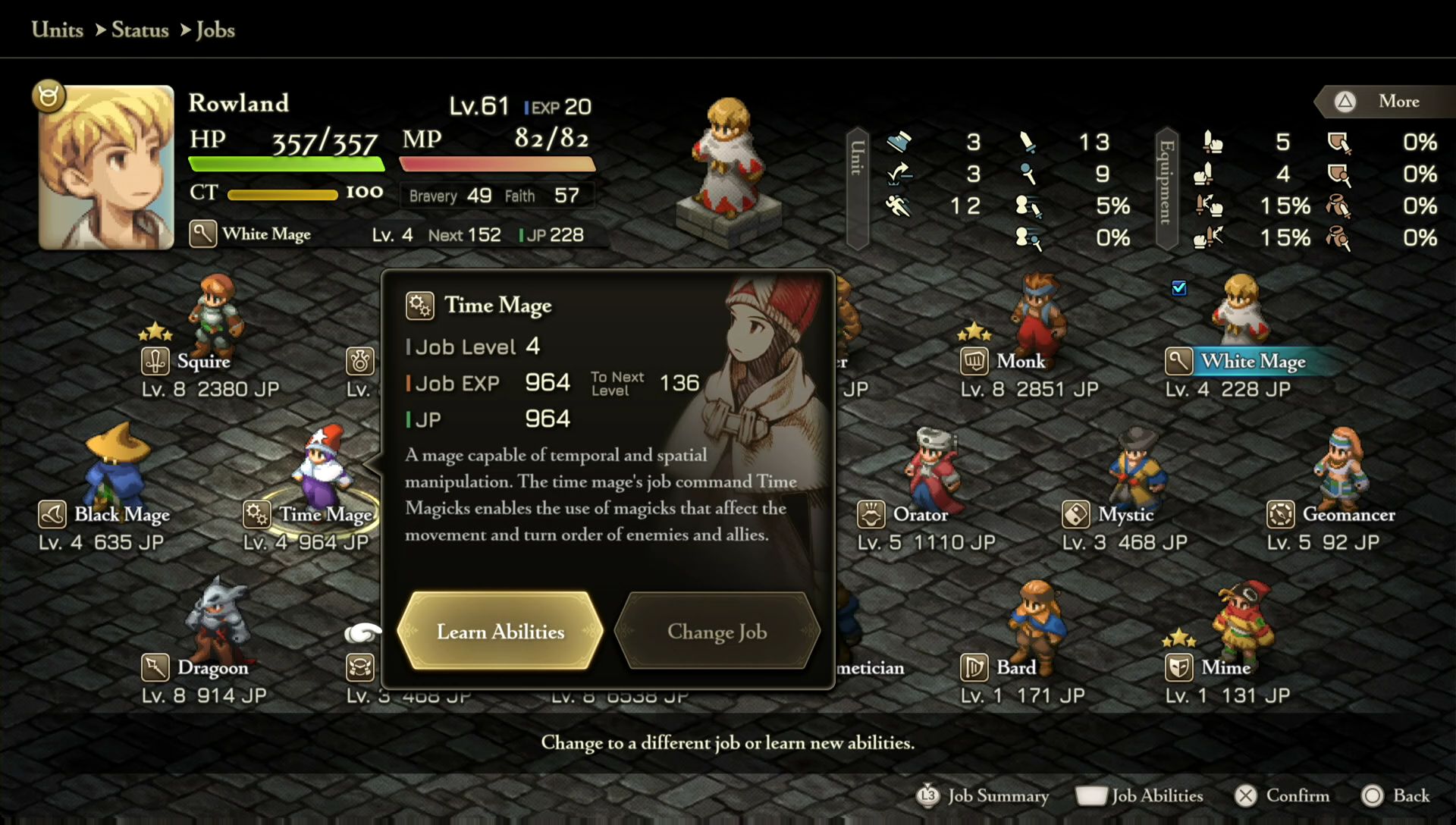Choose the Monk job
This screenshot has height=825, width=1456.
click(1021, 361)
